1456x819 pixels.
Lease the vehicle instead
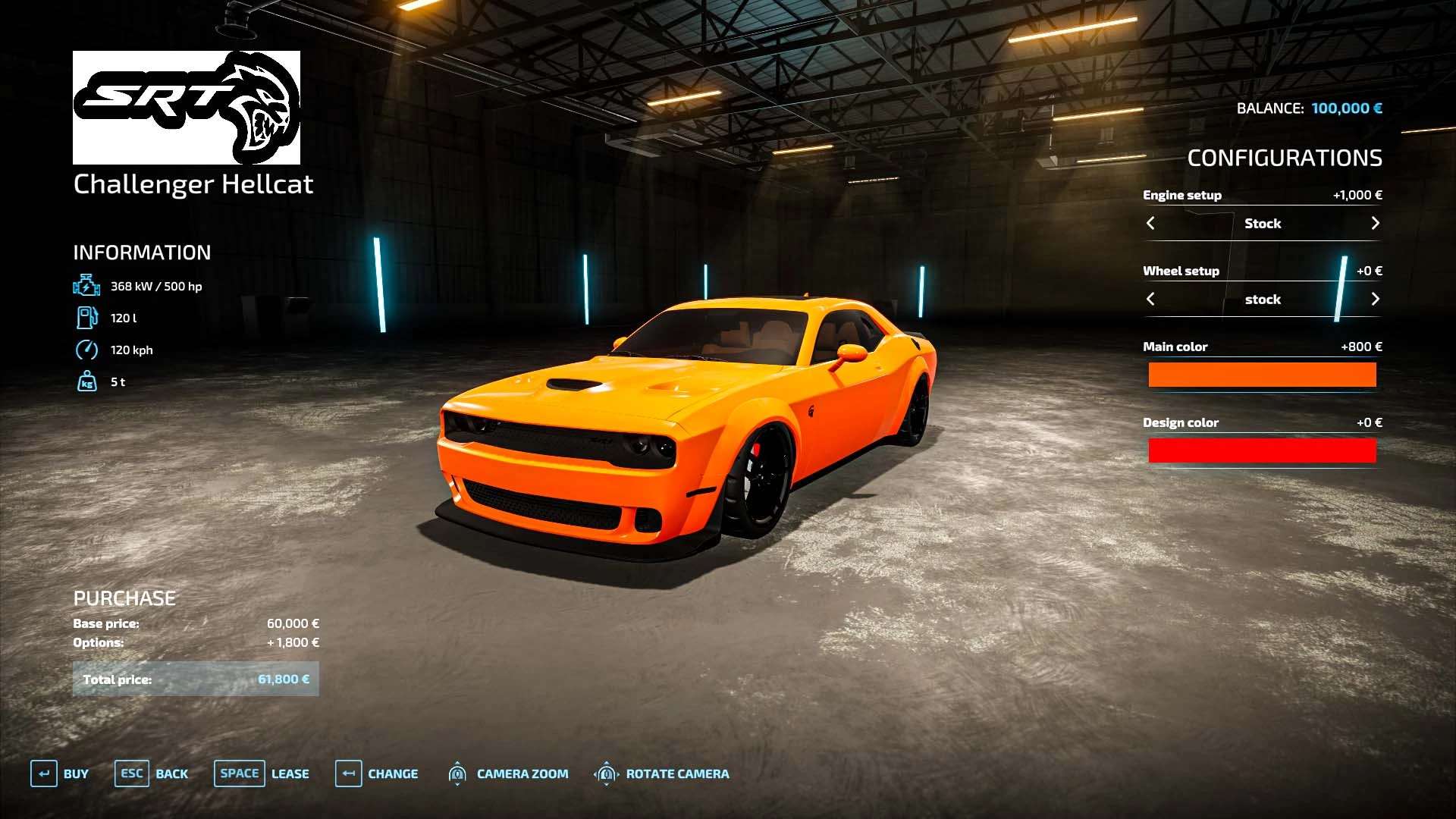pos(262,773)
